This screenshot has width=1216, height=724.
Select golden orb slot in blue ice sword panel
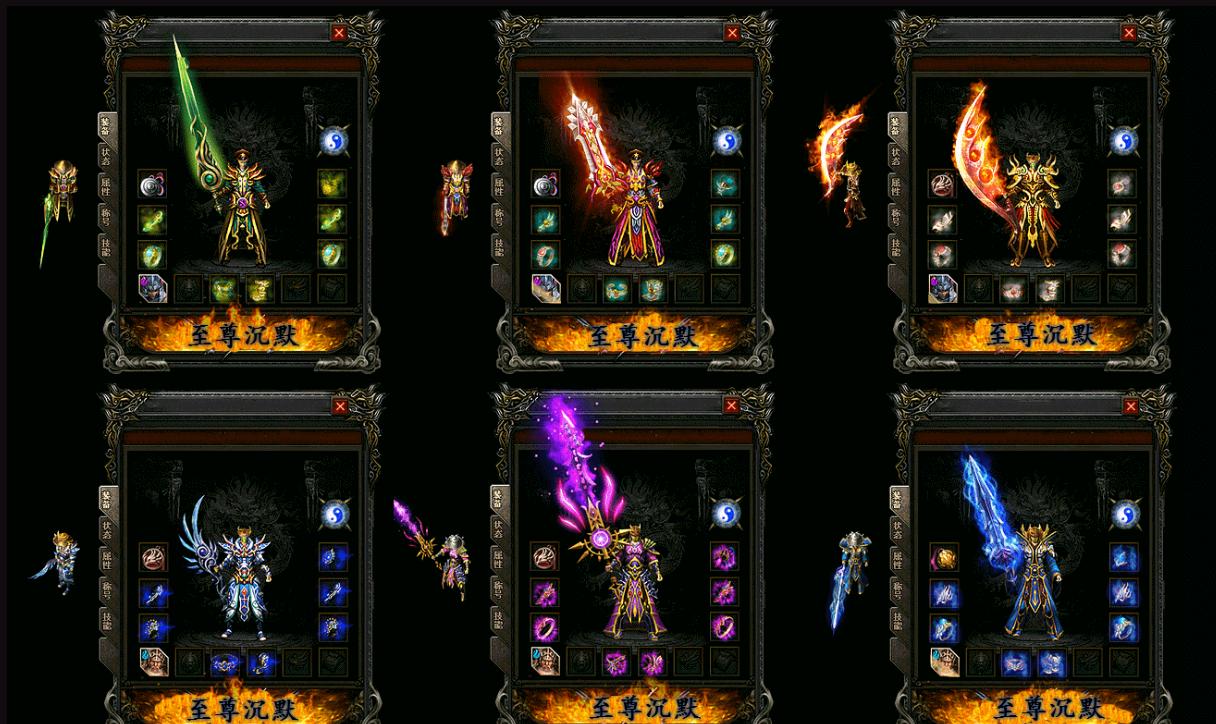pyautogui.click(x=943, y=557)
